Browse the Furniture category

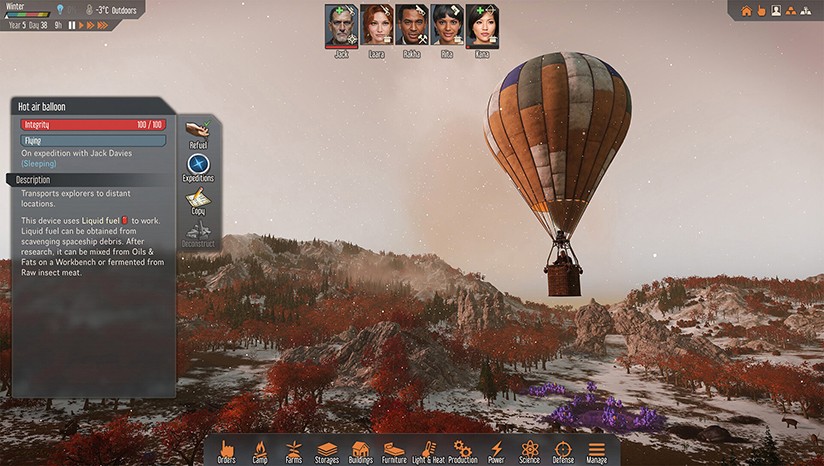[394, 450]
